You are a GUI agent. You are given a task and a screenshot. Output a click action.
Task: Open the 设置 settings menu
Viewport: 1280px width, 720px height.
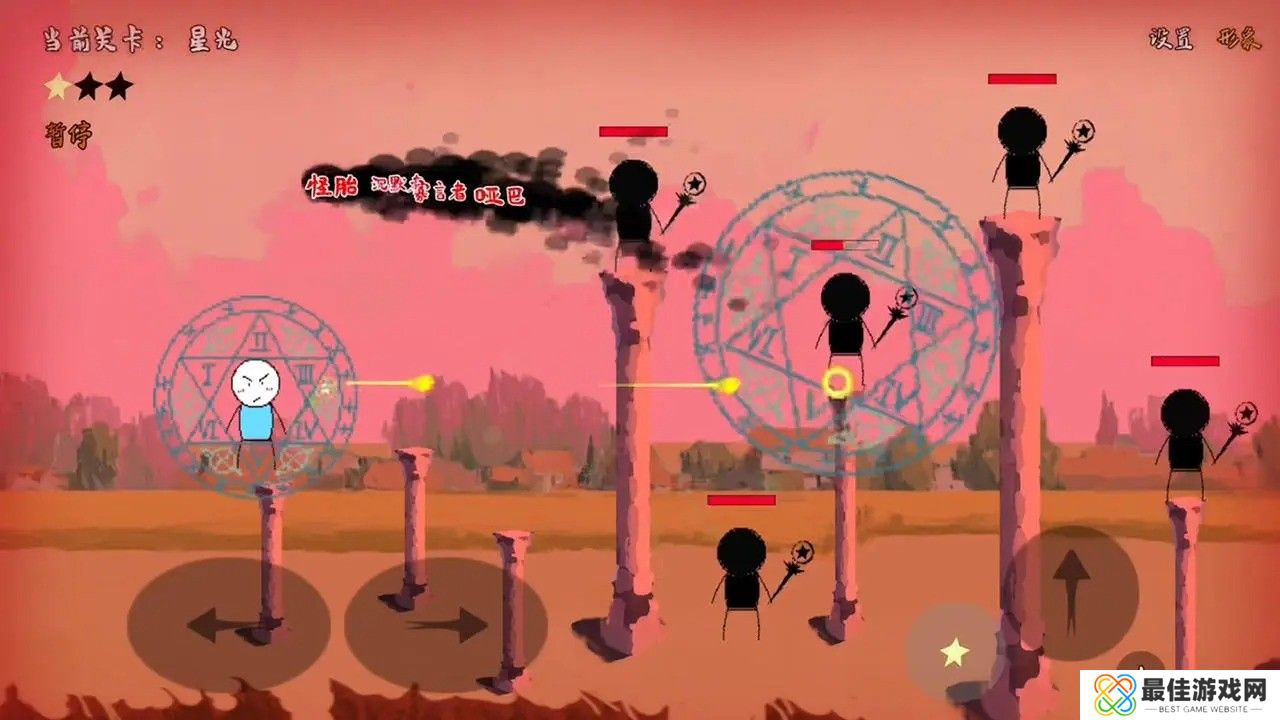coord(1172,39)
